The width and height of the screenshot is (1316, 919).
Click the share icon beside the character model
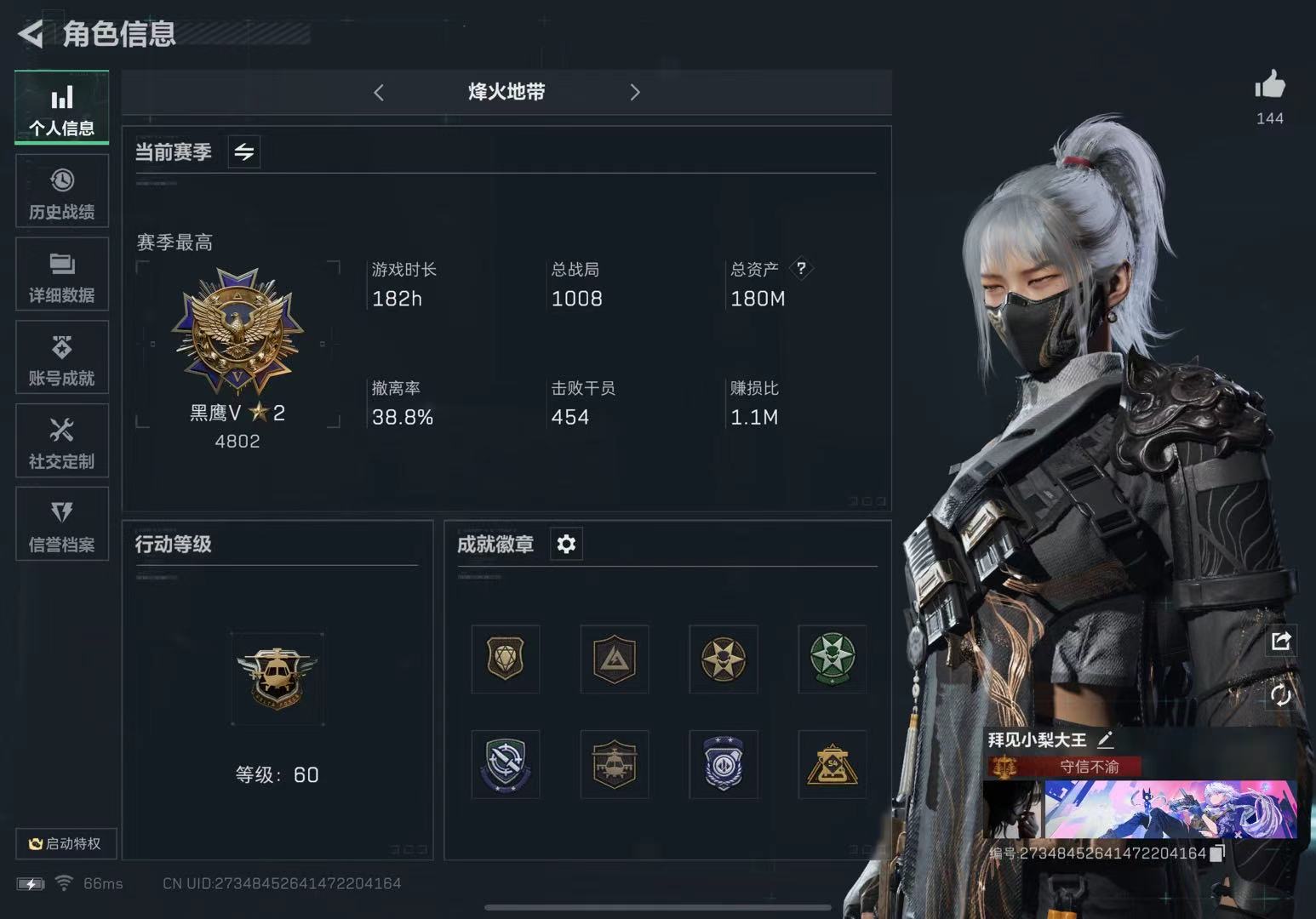(1282, 641)
